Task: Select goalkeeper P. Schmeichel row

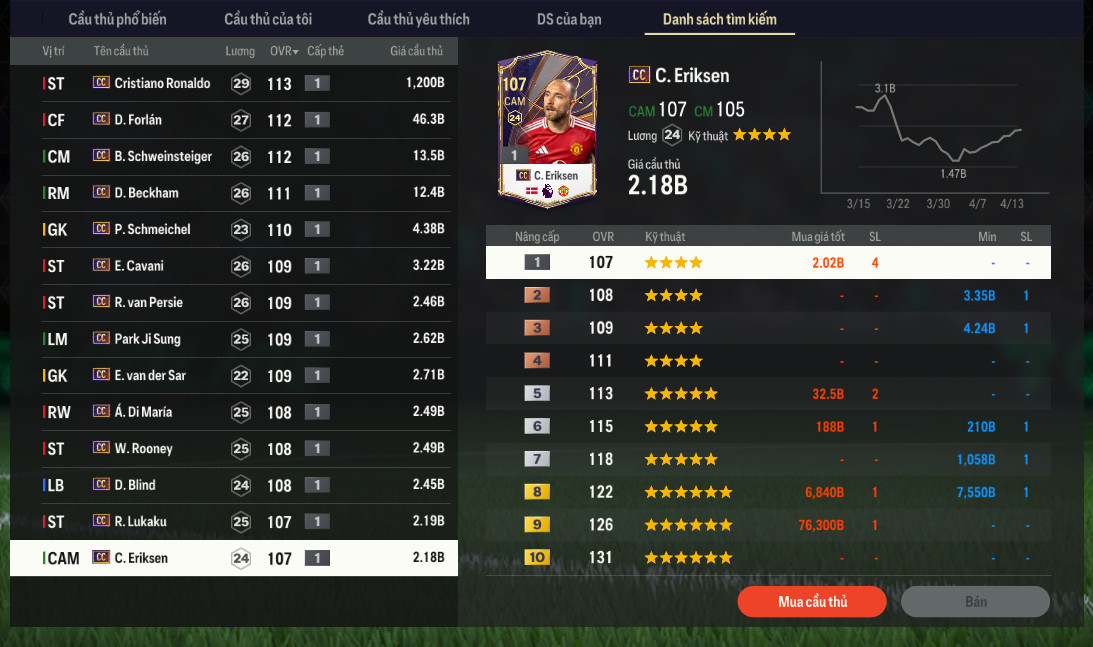Action: 152,229
